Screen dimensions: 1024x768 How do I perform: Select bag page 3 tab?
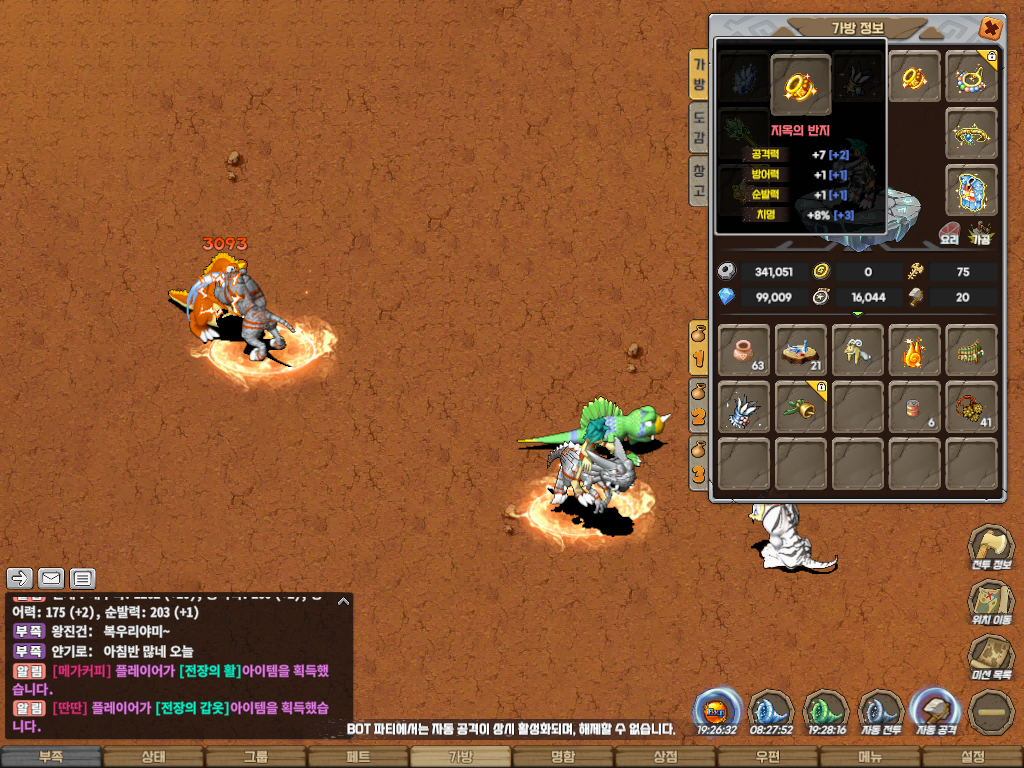699,462
